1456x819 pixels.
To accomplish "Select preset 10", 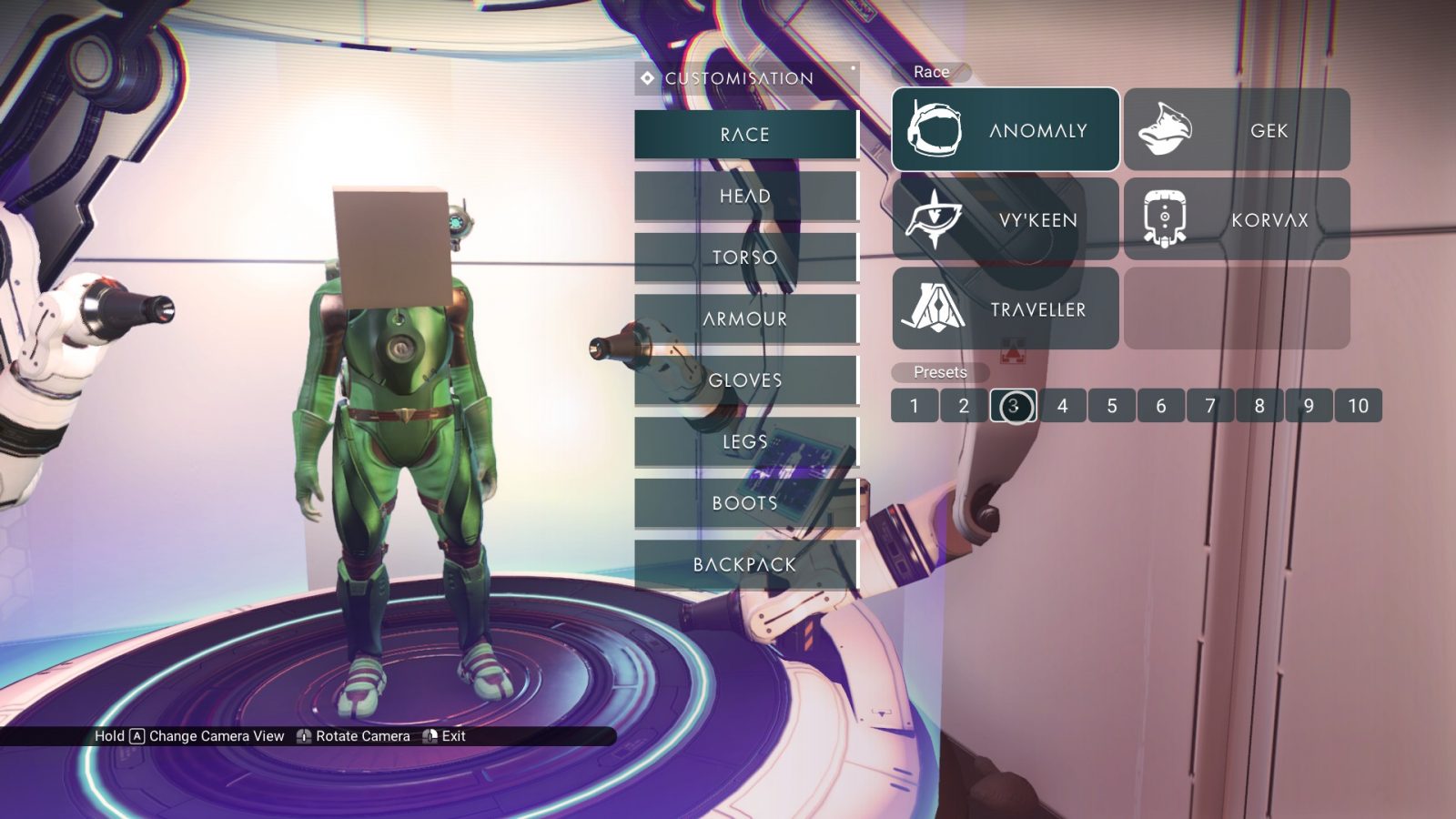I will tap(1358, 406).
